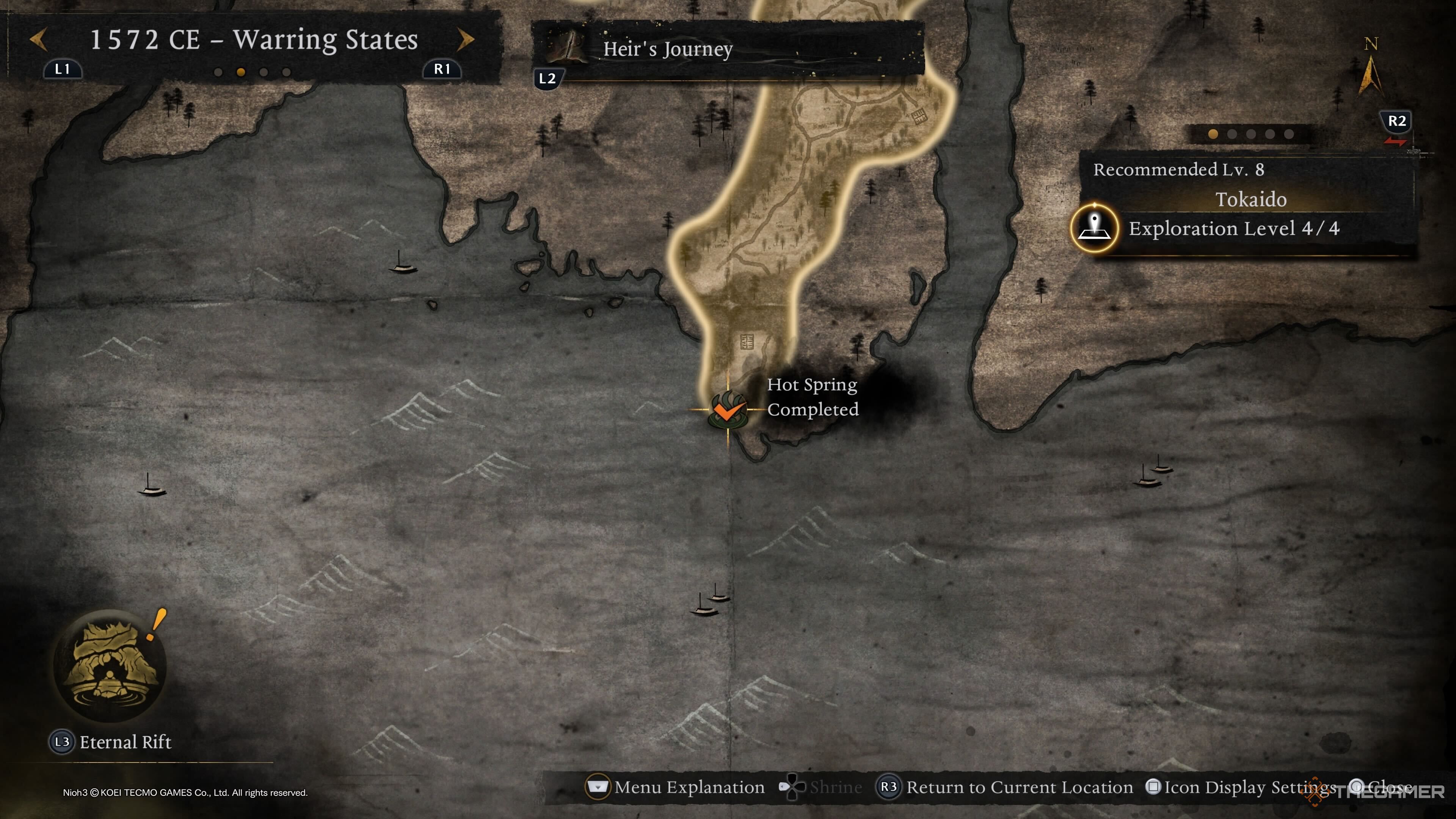
Task: Jump to the Shrine option
Action: pos(821,787)
